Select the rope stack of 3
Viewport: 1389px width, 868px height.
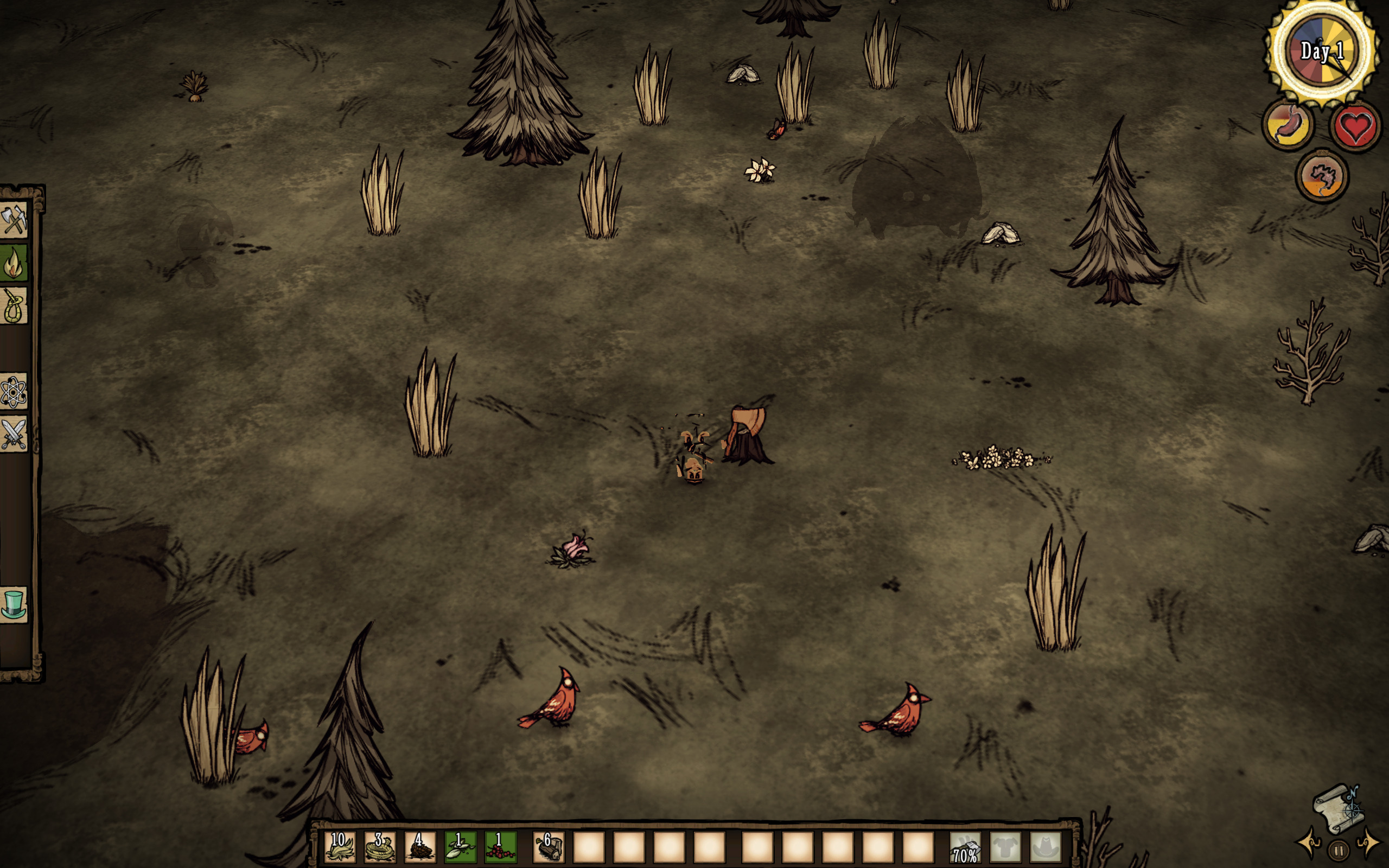[380, 847]
